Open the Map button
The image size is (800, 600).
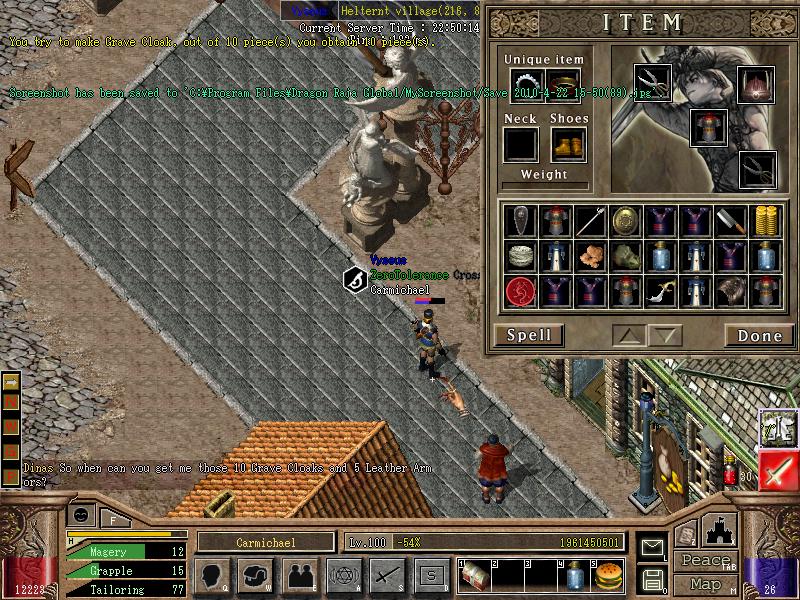tap(704, 584)
